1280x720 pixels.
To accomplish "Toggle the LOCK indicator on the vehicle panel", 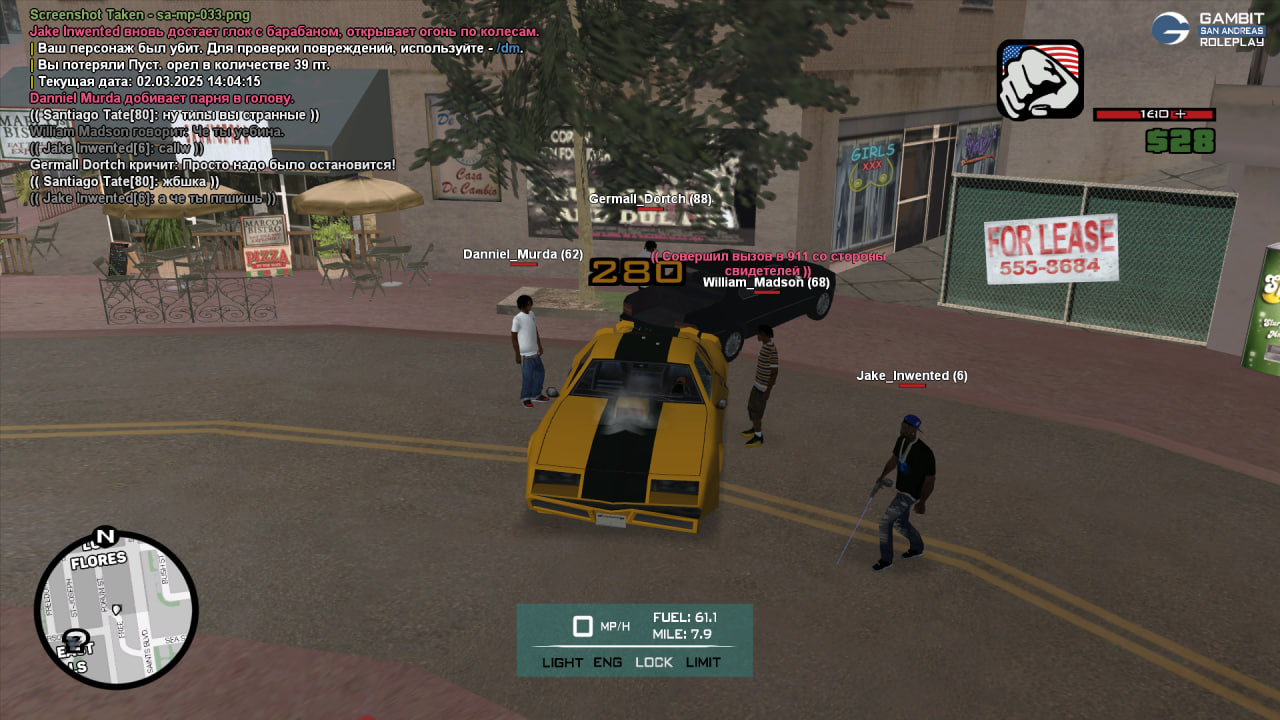I will (654, 662).
